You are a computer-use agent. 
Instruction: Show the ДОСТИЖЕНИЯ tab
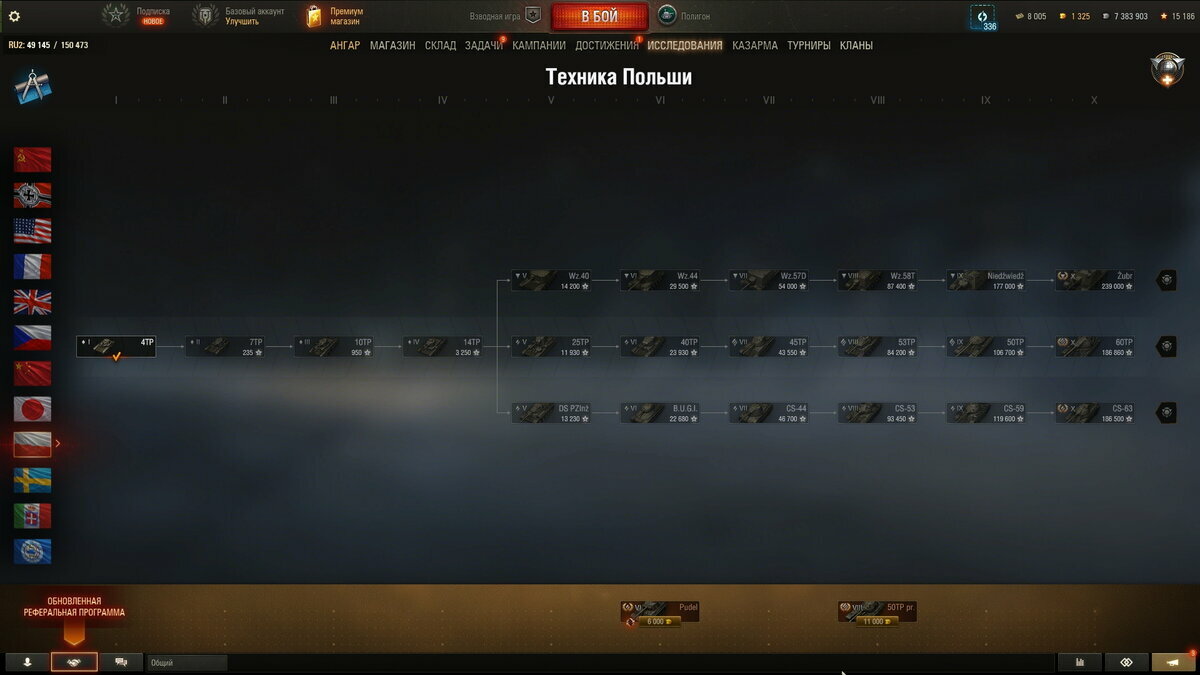606,45
